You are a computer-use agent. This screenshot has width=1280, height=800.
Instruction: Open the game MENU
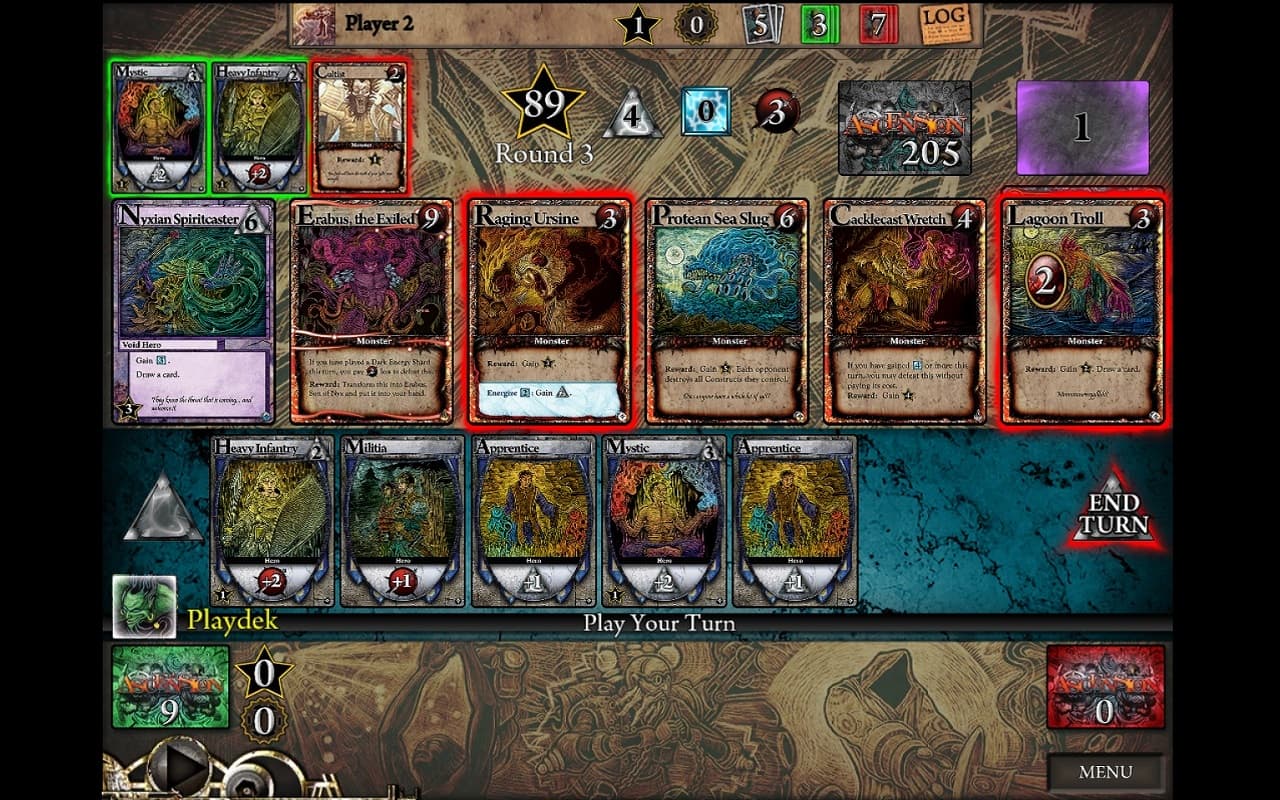[1106, 772]
